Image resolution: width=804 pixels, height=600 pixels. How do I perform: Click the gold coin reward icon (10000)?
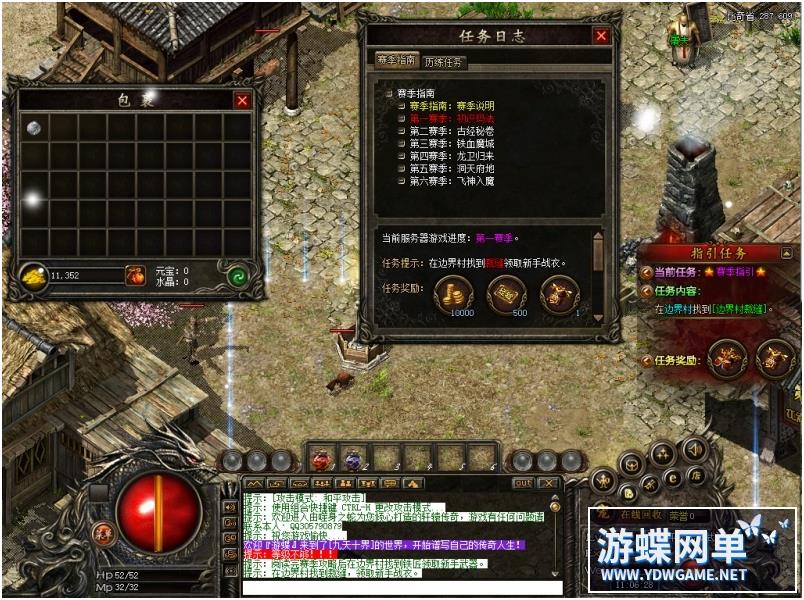coord(454,294)
